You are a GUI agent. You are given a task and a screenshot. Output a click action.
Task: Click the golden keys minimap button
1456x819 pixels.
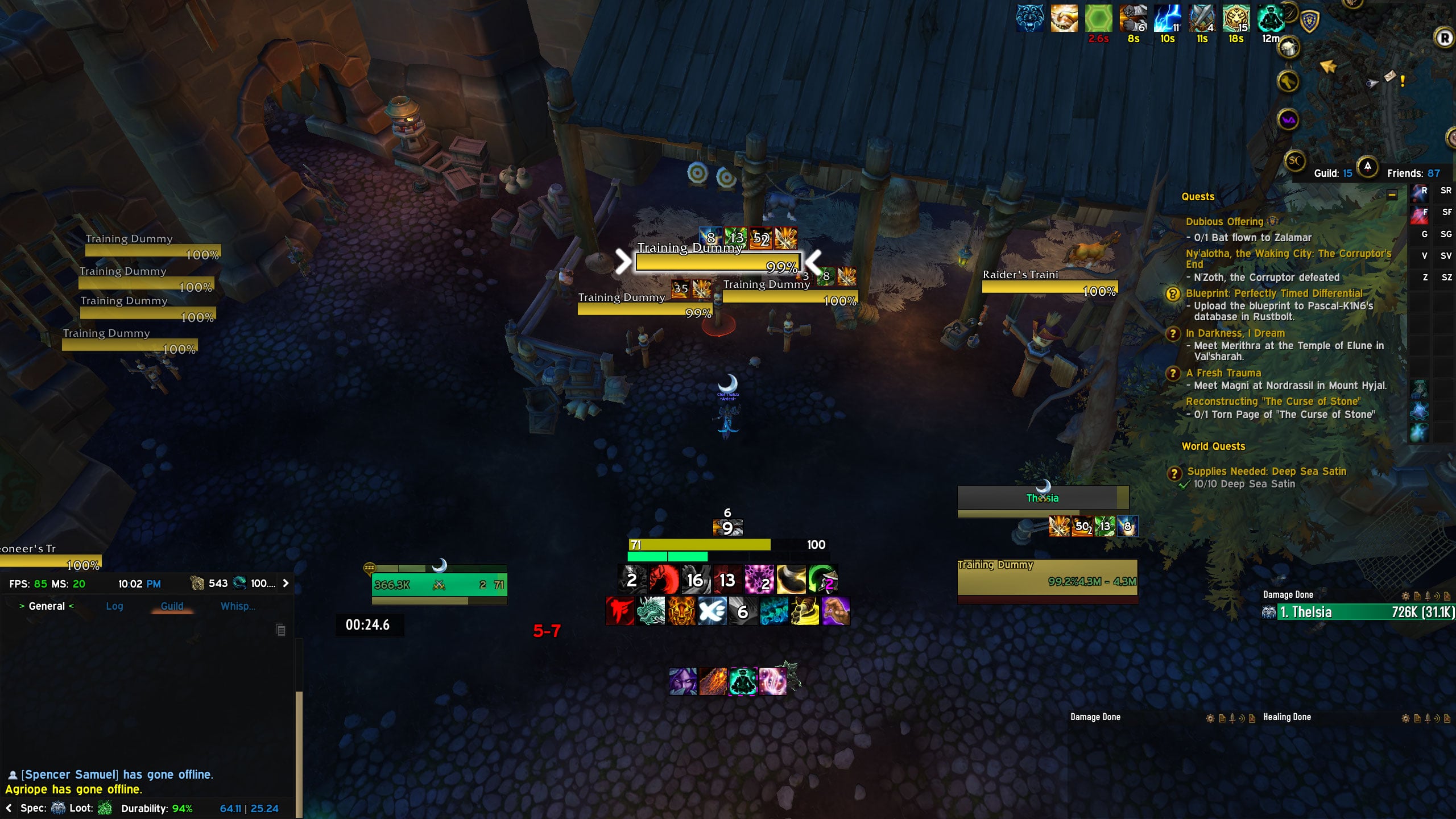pyautogui.click(x=1288, y=81)
